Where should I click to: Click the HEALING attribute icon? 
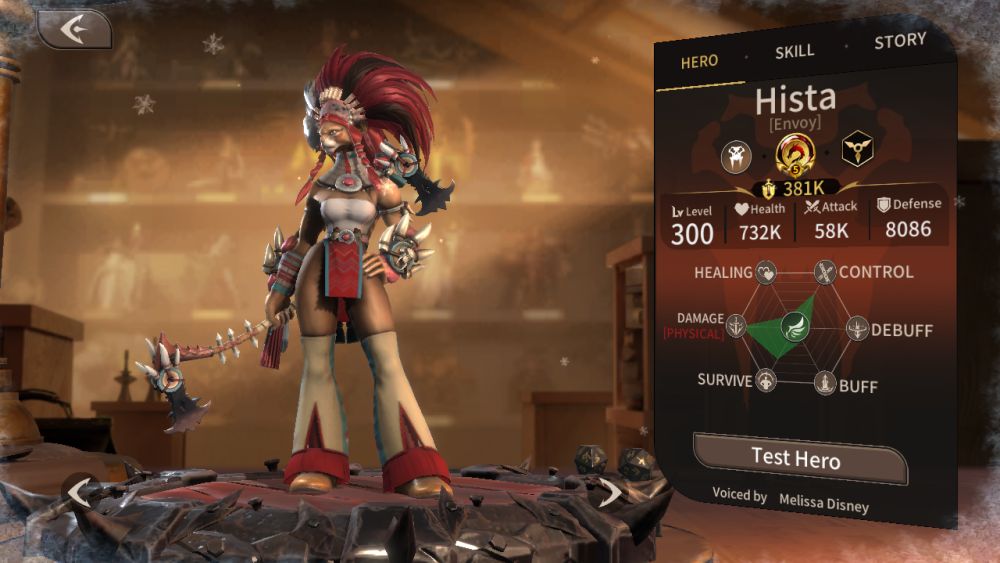(766, 272)
